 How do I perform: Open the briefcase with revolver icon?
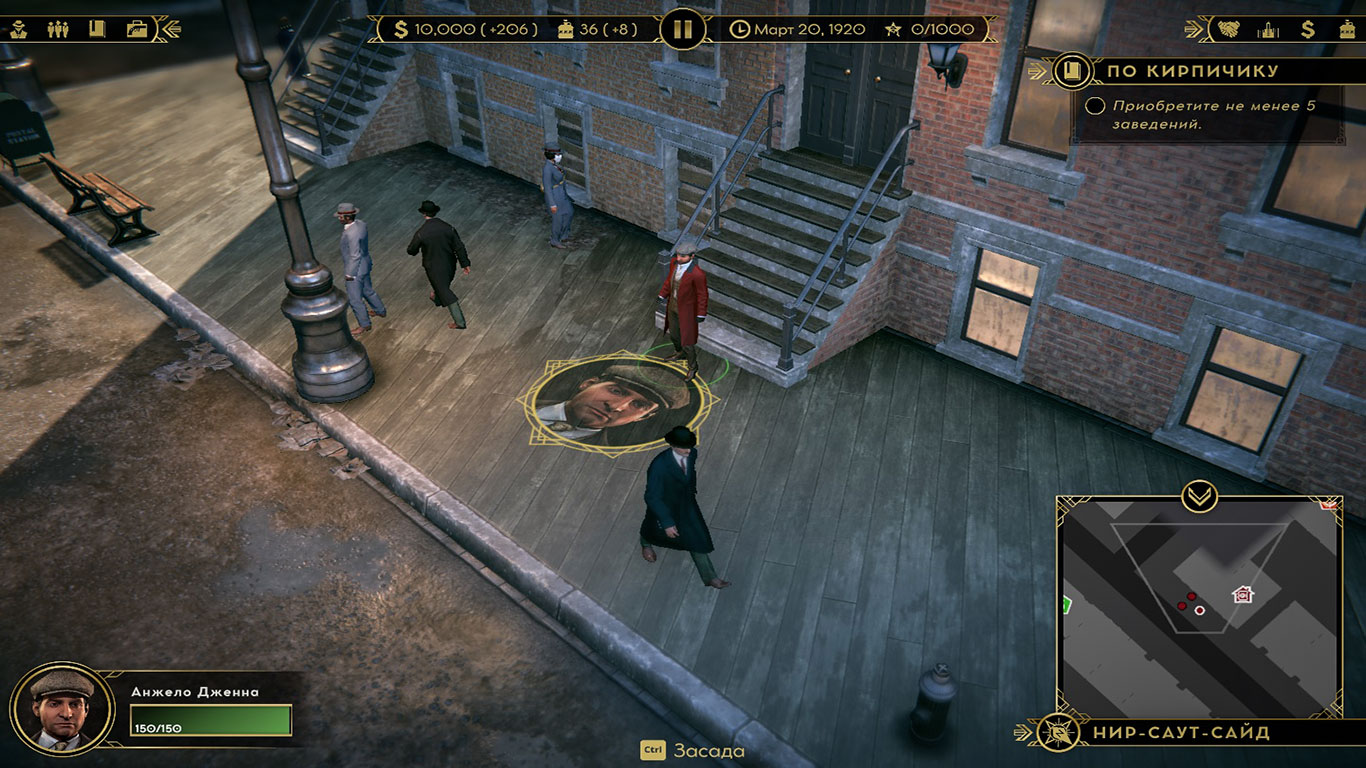pos(136,29)
